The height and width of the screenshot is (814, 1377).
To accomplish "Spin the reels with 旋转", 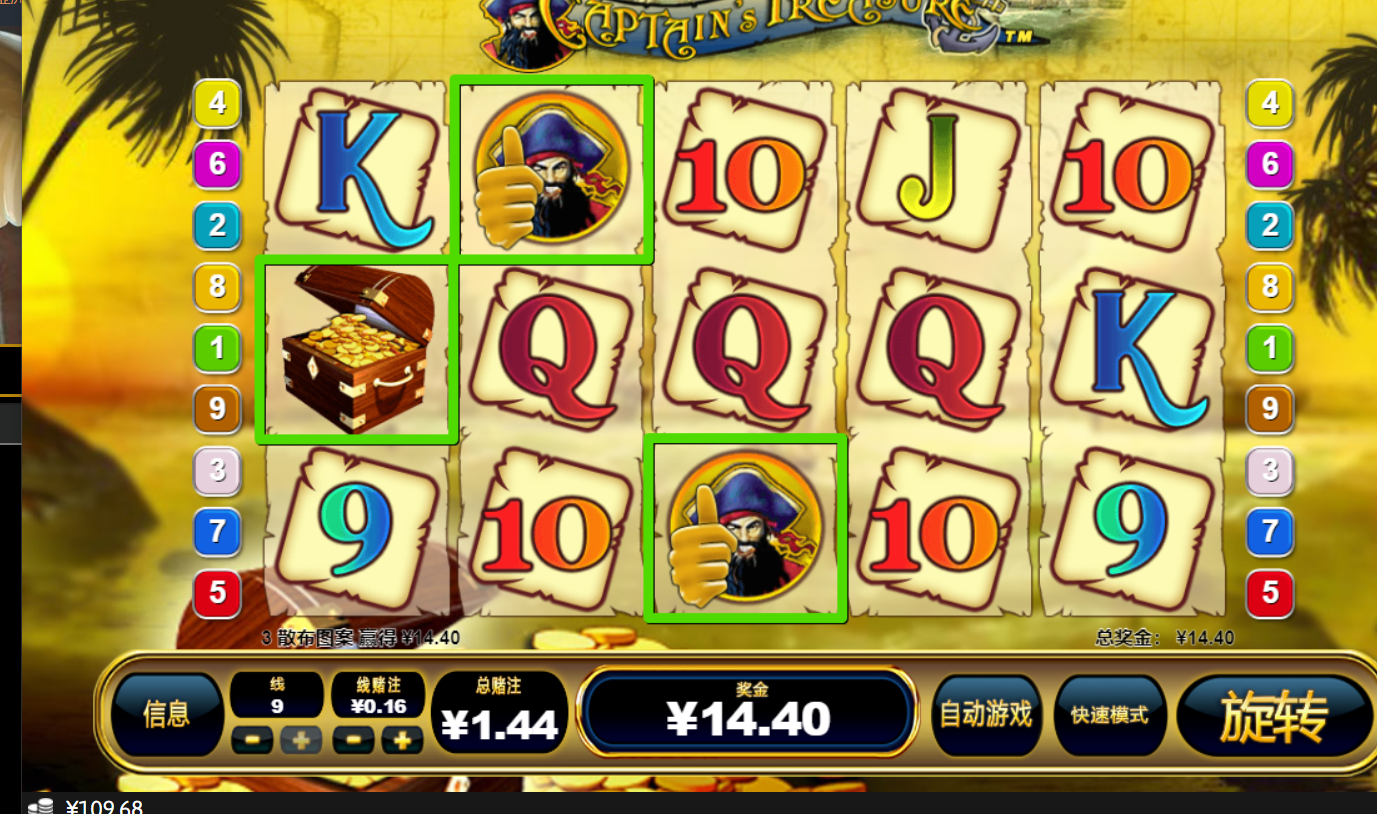I will pyautogui.click(x=1273, y=716).
